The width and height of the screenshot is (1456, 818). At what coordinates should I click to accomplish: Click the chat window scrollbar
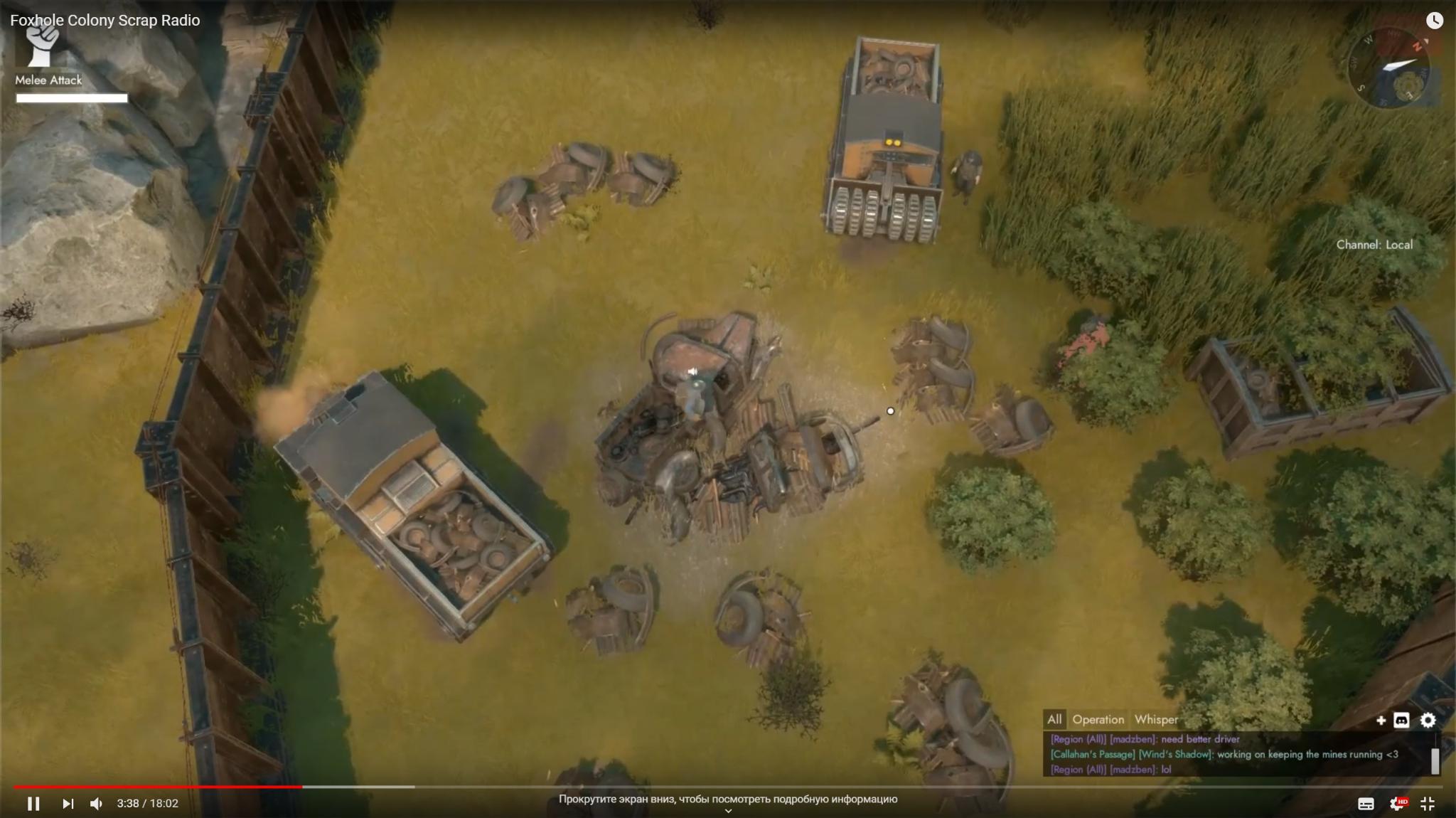pos(1435,760)
